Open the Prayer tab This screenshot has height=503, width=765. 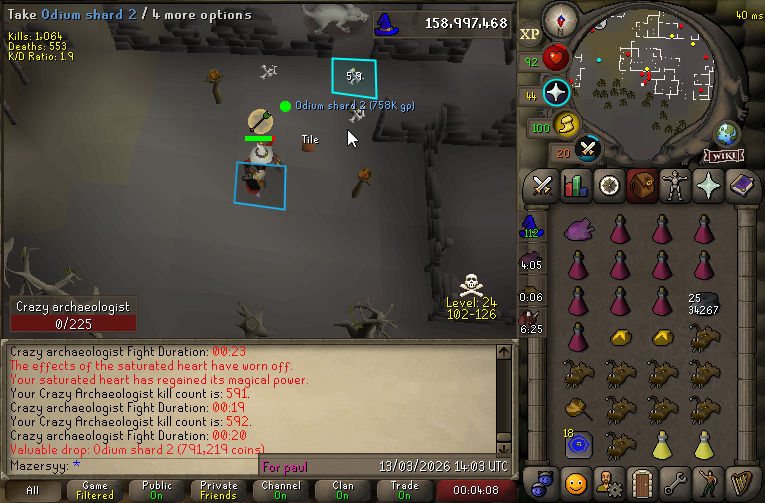point(707,186)
